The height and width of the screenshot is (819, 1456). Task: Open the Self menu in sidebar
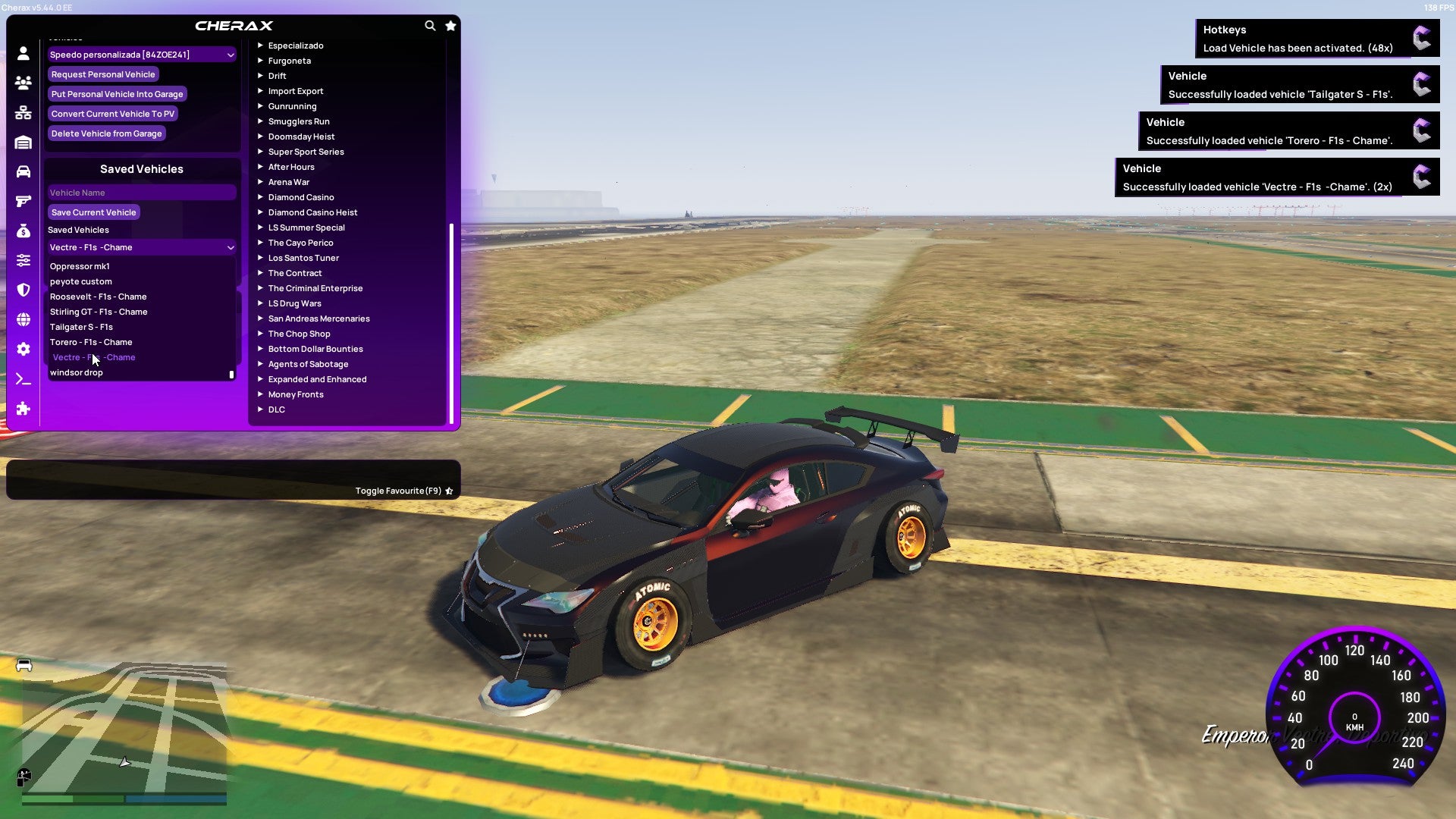[23, 53]
